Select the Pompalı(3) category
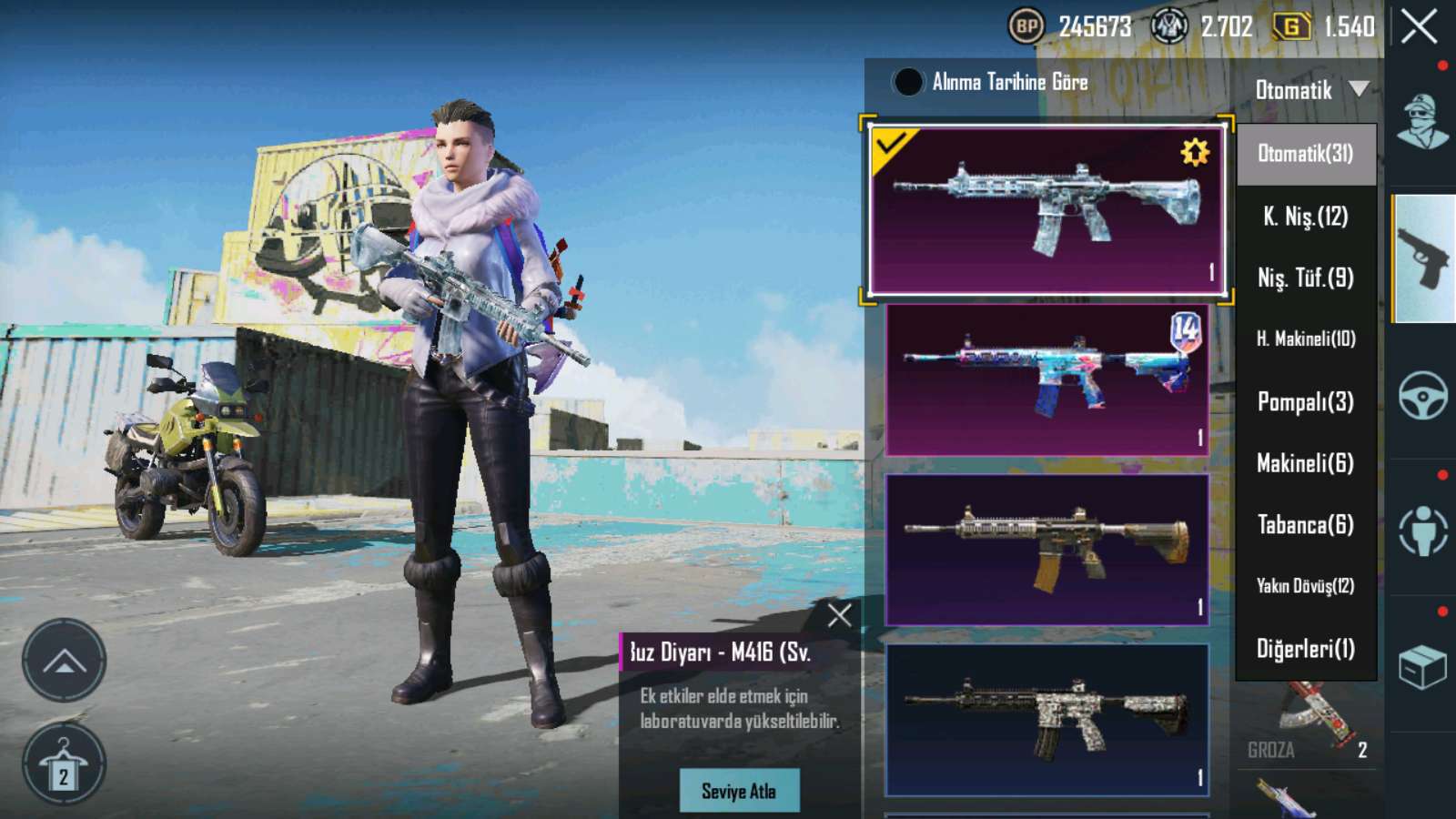The image size is (1456, 819). (x=1305, y=401)
